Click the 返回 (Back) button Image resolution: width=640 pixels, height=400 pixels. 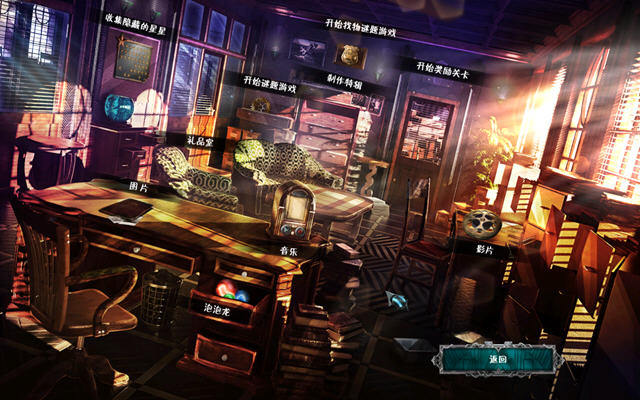coord(497,359)
